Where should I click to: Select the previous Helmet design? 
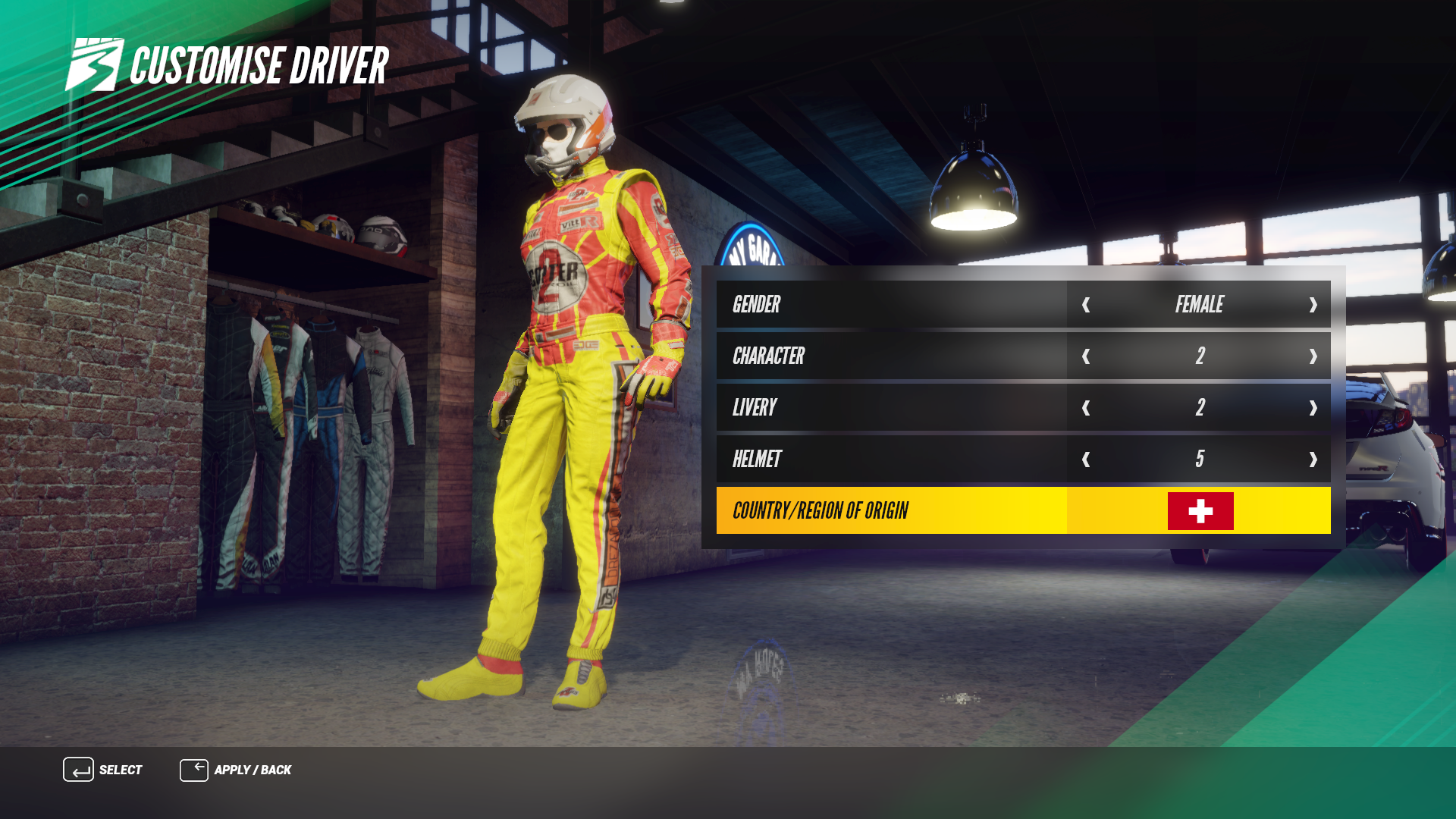1086,460
